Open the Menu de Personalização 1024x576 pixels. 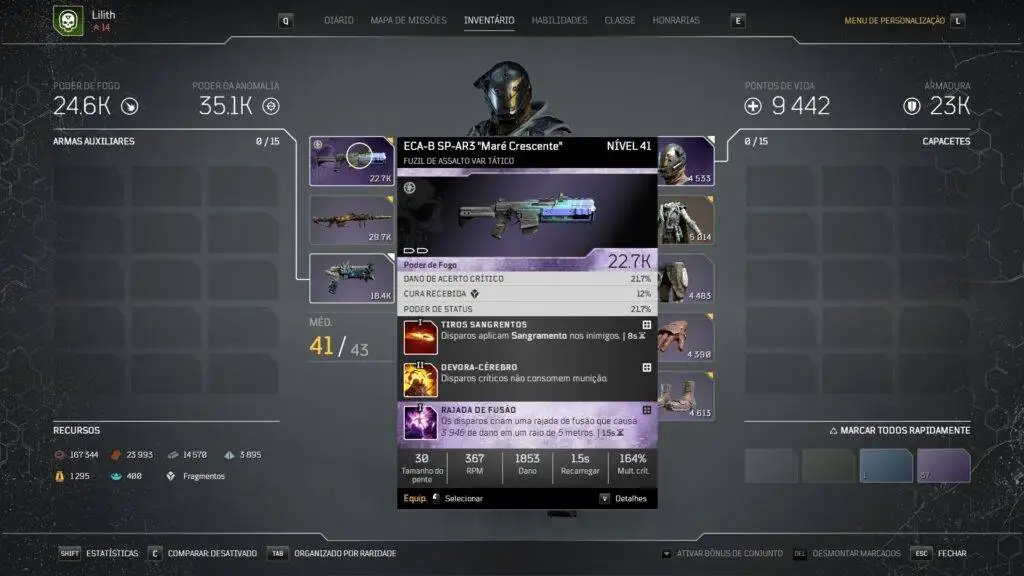[x=894, y=20]
